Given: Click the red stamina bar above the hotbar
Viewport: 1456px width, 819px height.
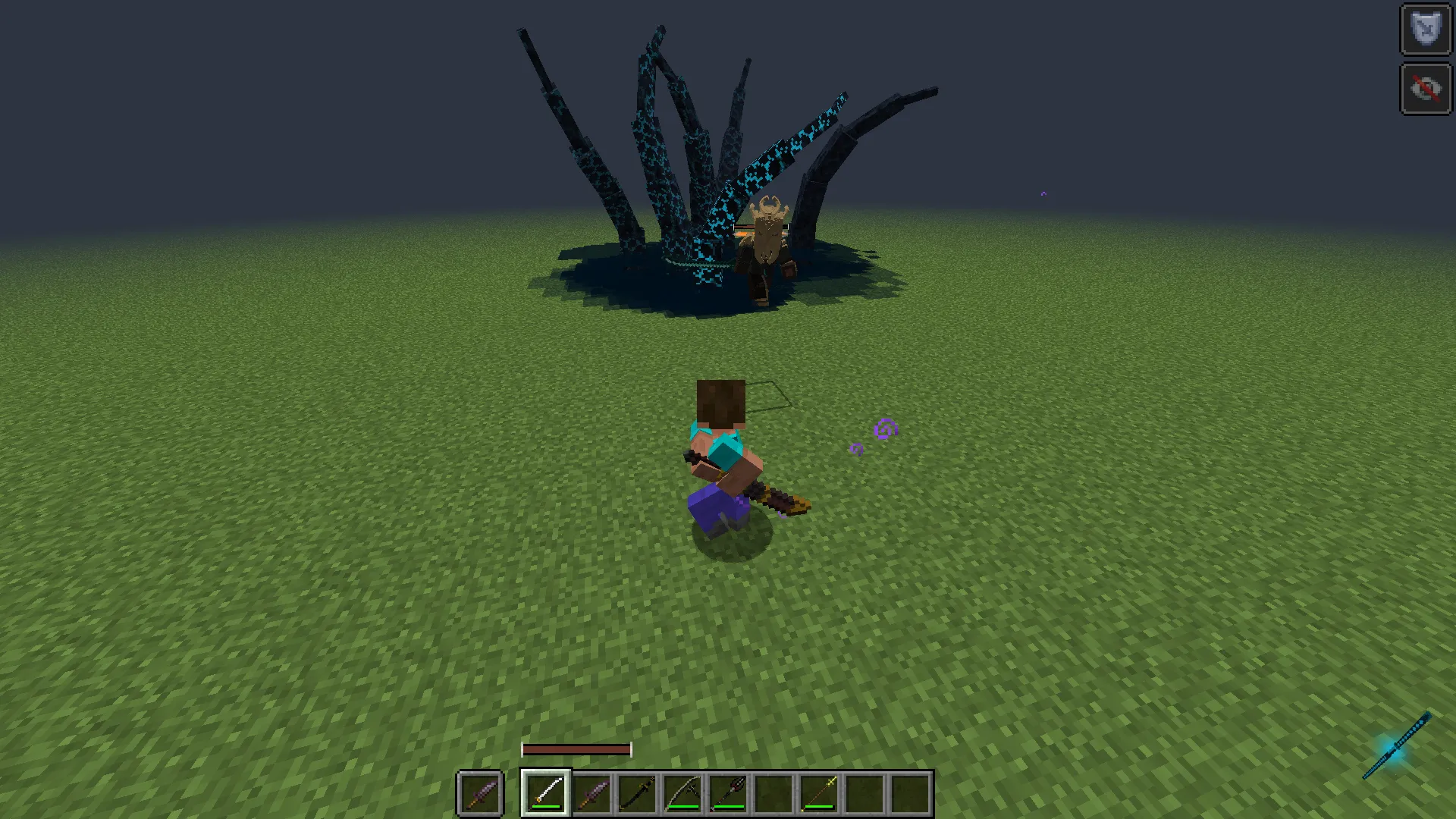Looking at the screenshot, I should click(576, 748).
